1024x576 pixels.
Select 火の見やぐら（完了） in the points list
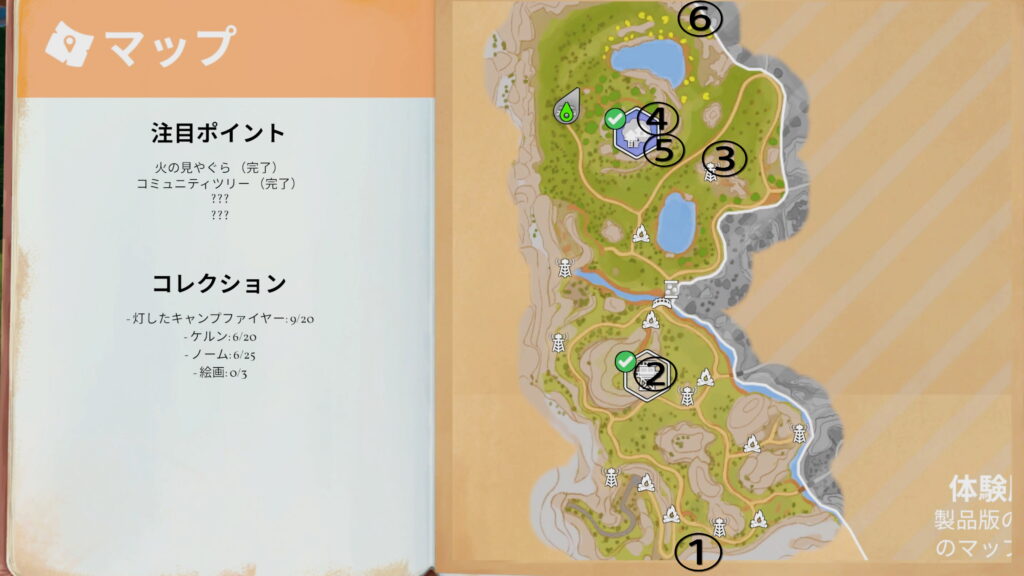point(217,167)
